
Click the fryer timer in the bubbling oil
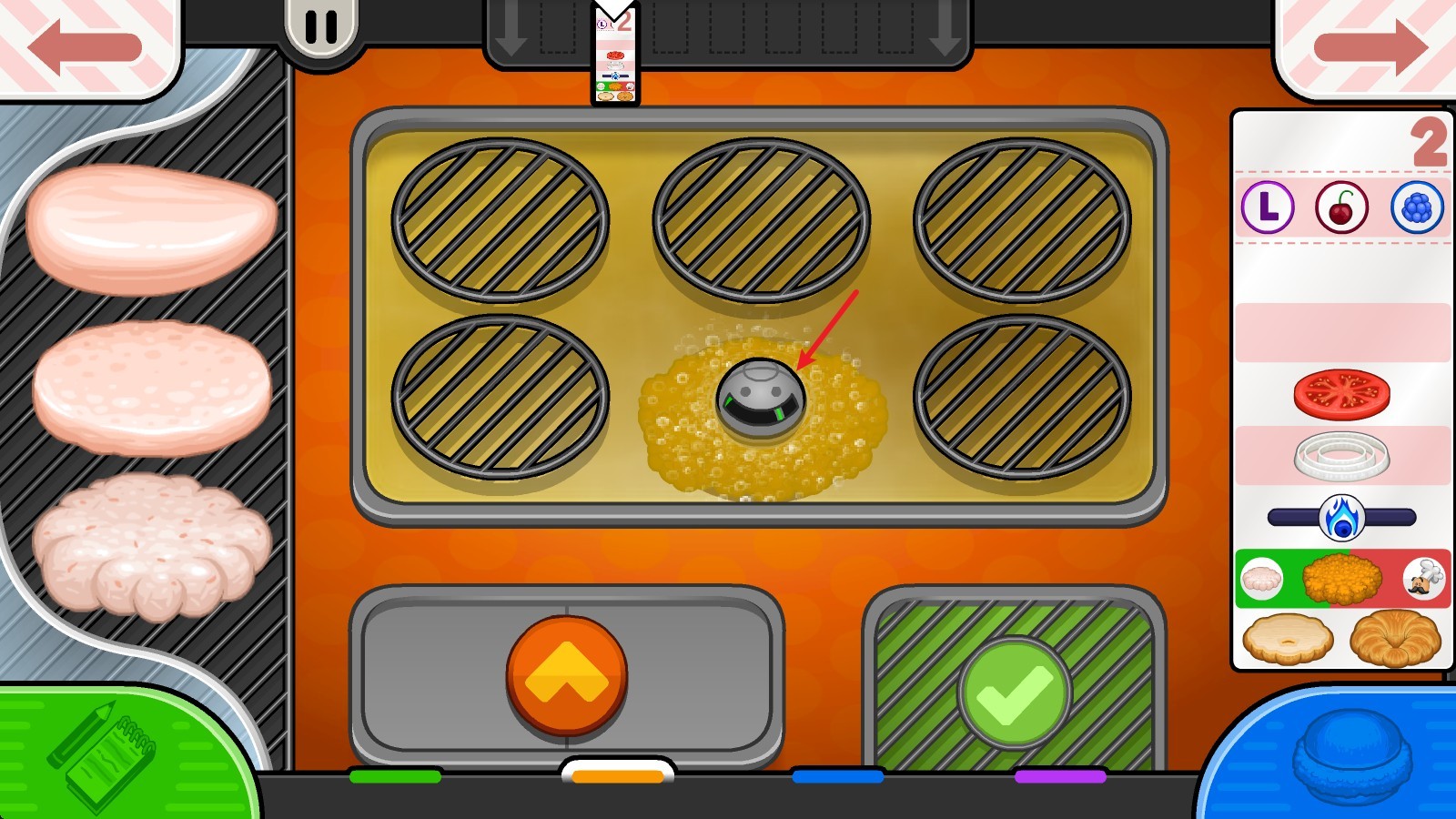coord(761,399)
